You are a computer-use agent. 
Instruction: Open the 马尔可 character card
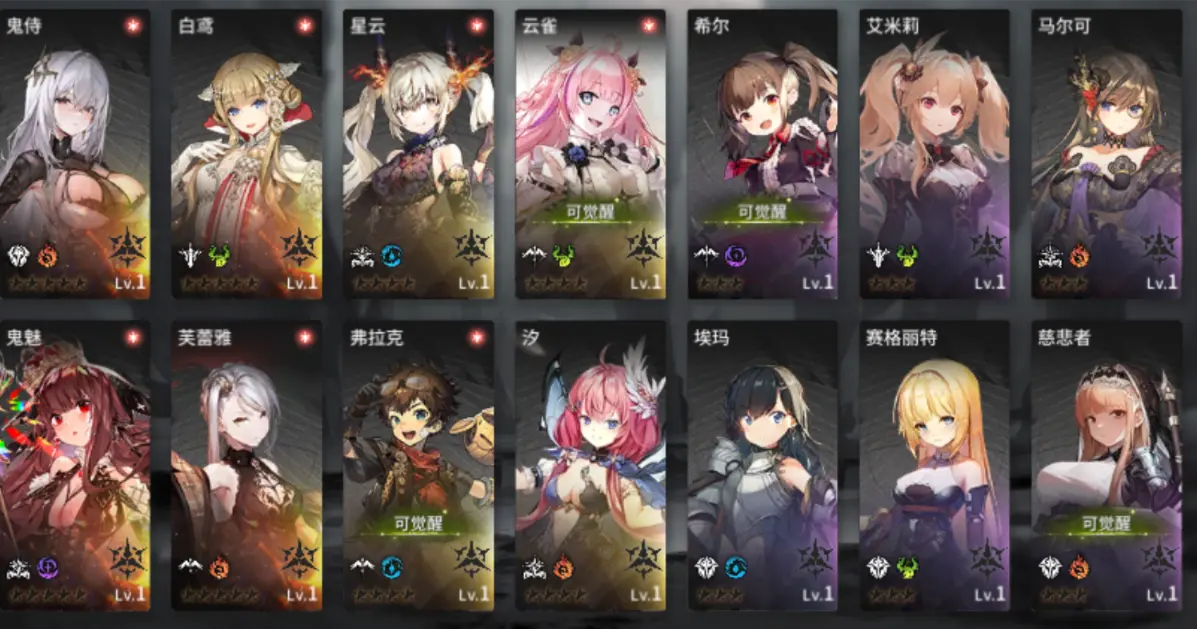click(1106, 155)
